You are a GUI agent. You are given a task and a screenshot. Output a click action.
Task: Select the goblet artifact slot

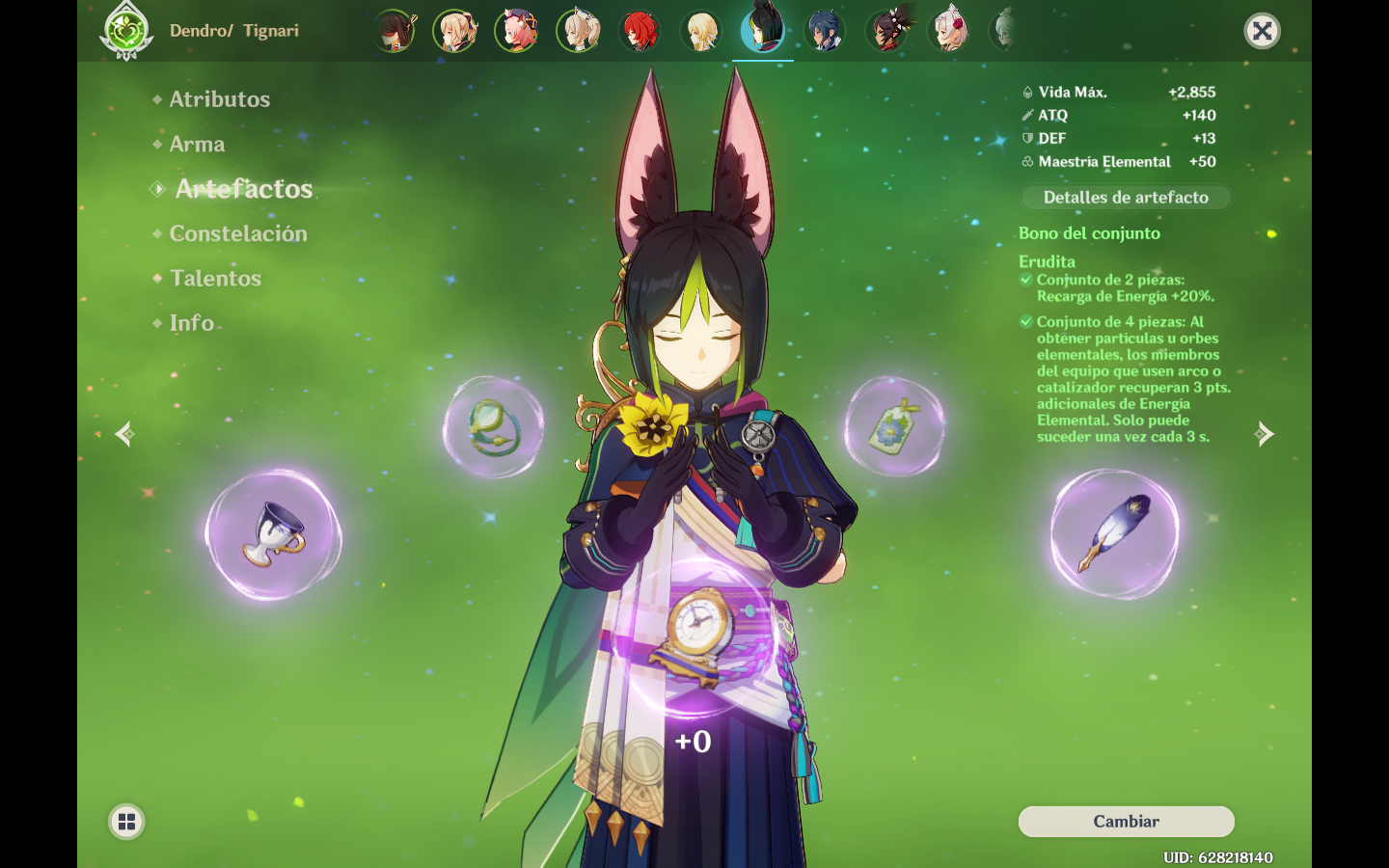coord(274,535)
